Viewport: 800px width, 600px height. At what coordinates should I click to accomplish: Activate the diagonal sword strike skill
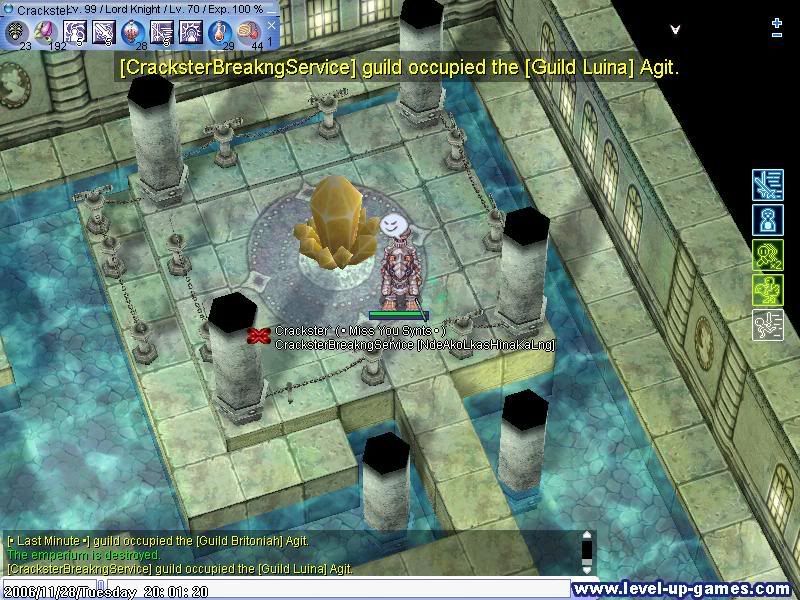pyautogui.click(x=104, y=32)
